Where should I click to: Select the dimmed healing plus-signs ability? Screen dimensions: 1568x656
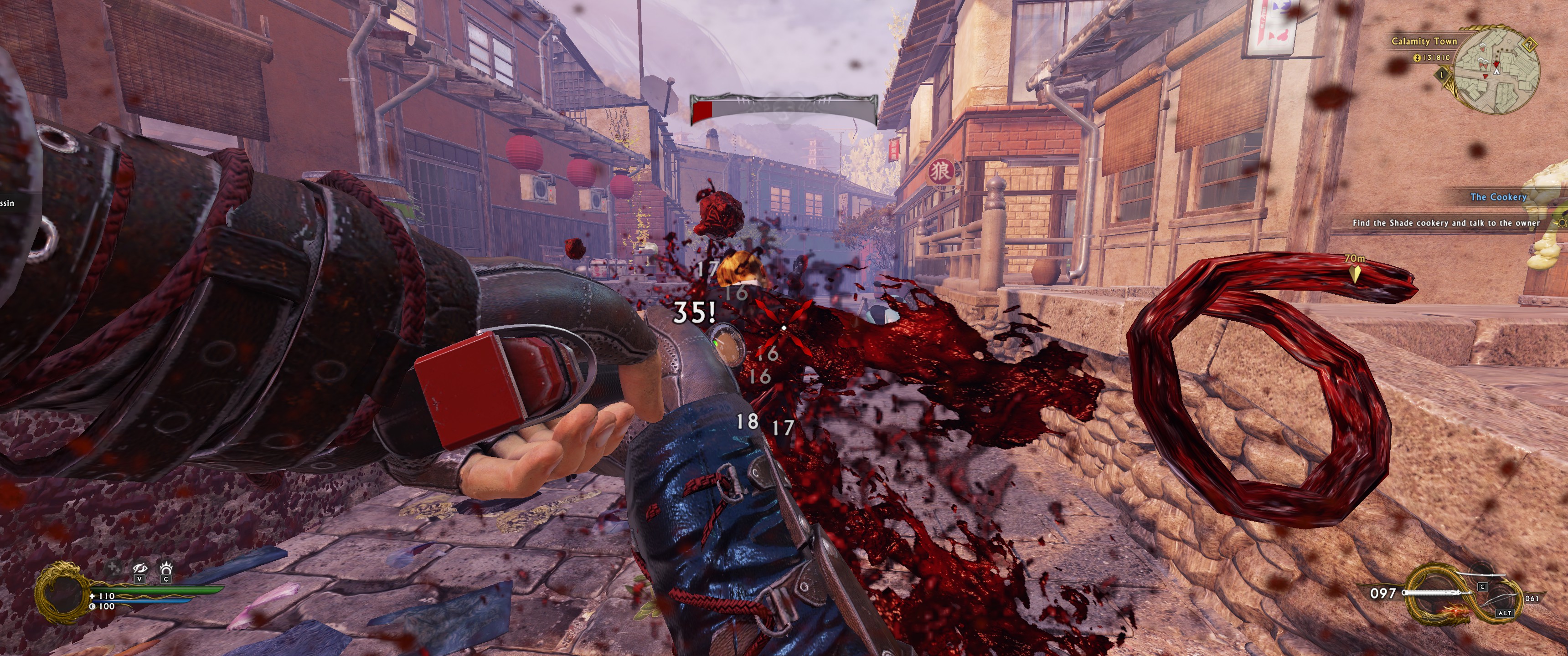click(x=113, y=569)
